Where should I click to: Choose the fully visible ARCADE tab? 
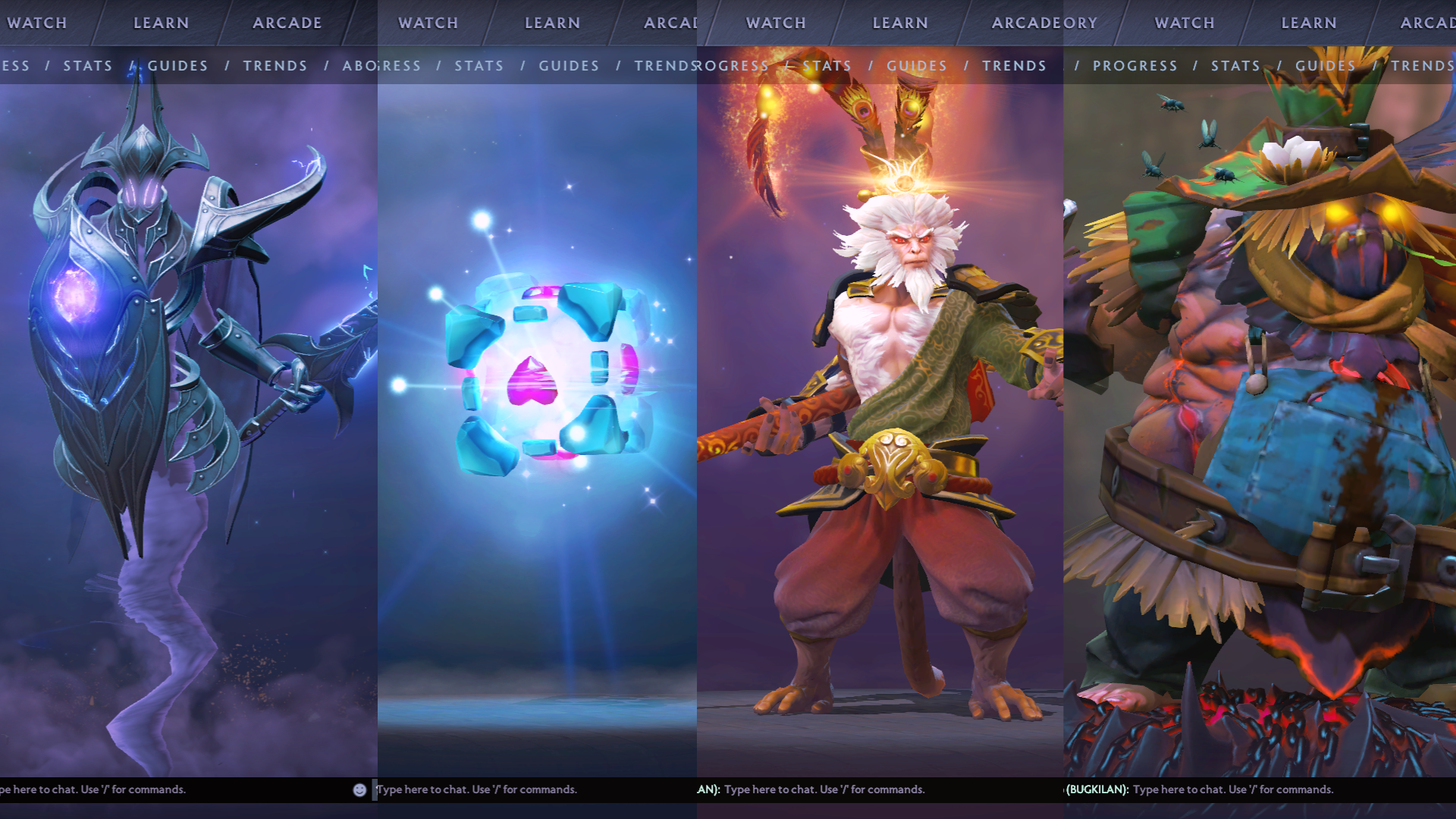click(287, 23)
